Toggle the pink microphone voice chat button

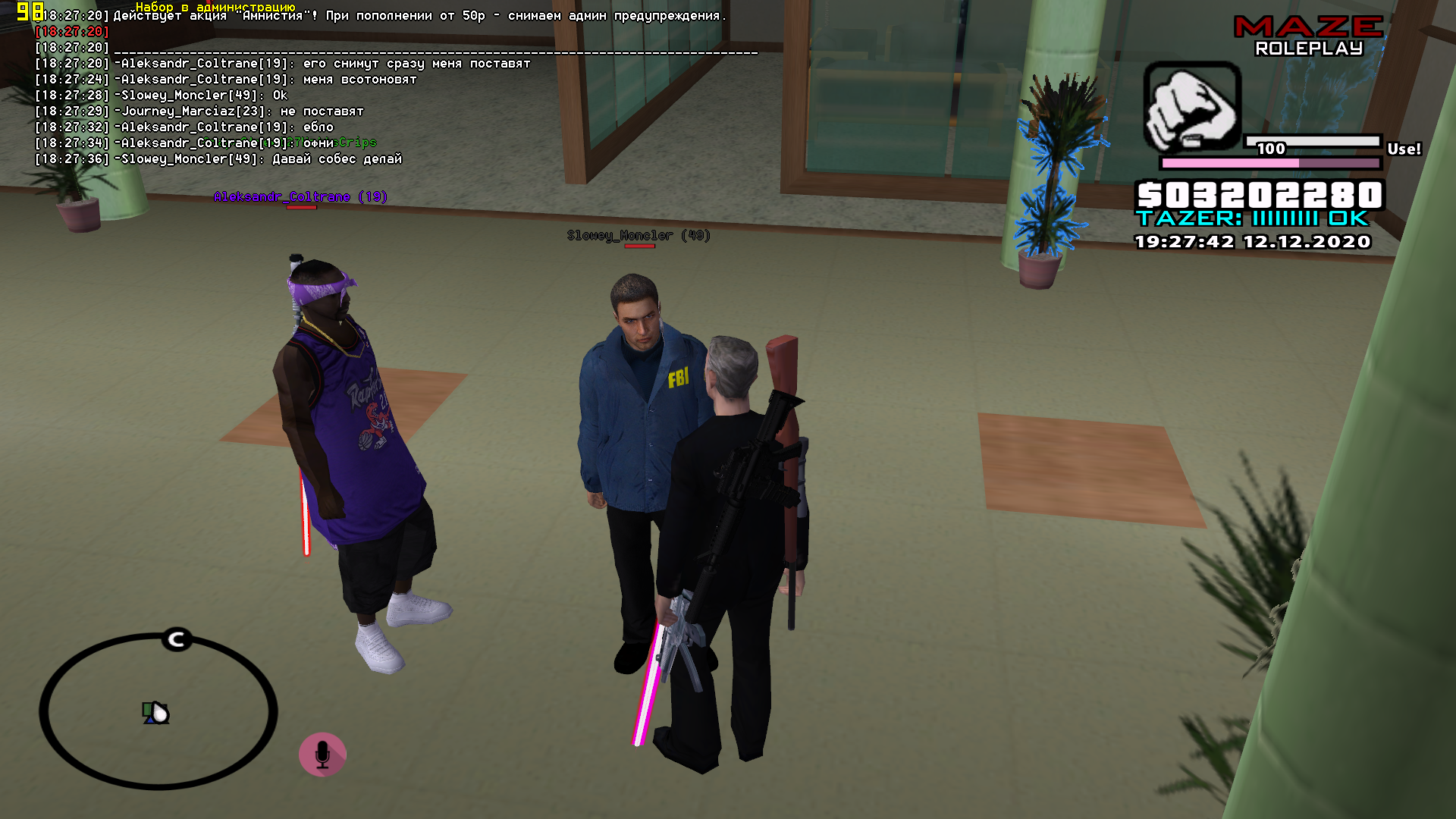[x=322, y=755]
